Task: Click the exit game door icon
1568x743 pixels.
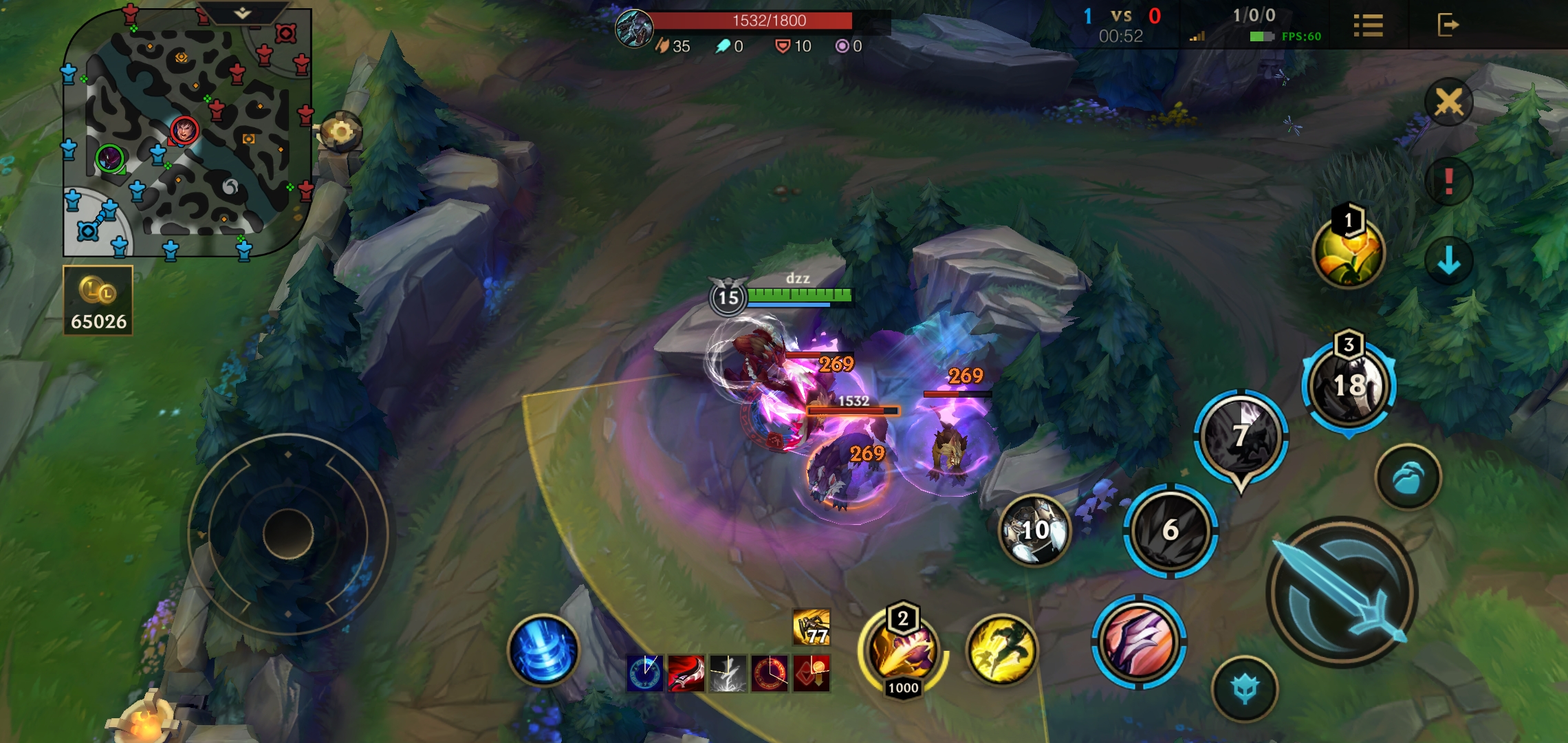Action: pyautogui.click(x=1448, y=25)
